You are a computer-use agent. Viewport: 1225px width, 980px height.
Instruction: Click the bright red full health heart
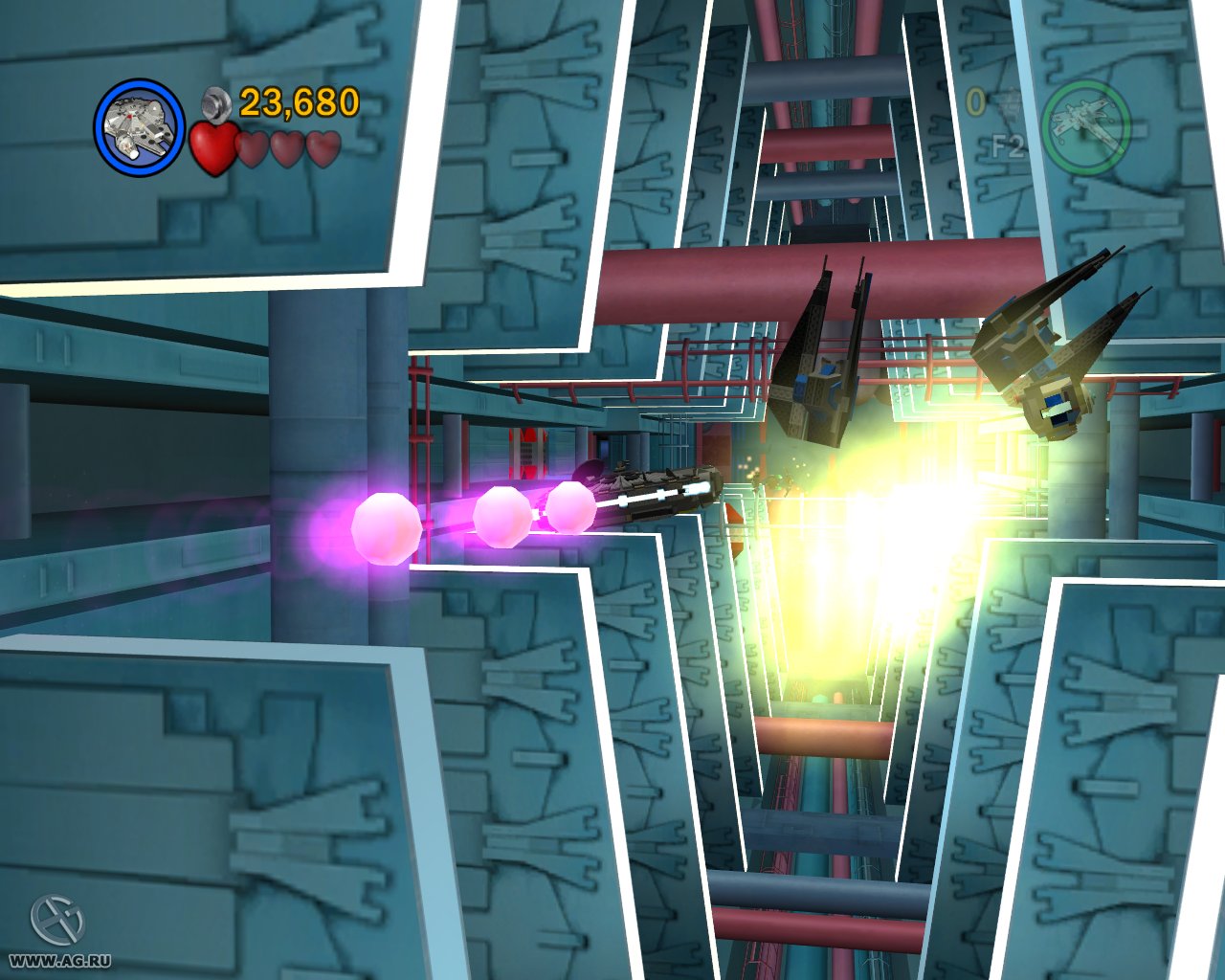pyautogui.click(x=212, y=148)
